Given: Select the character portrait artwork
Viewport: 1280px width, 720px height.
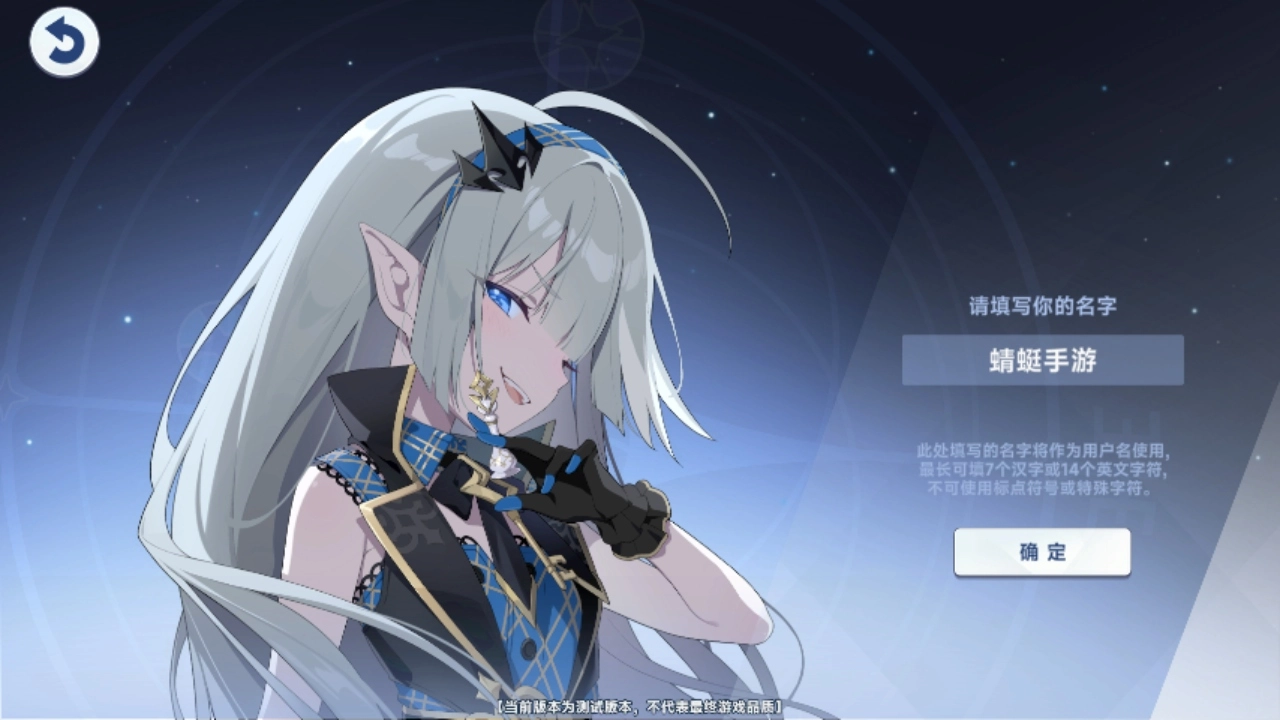Looking at the screenshot, I should 450,400.
